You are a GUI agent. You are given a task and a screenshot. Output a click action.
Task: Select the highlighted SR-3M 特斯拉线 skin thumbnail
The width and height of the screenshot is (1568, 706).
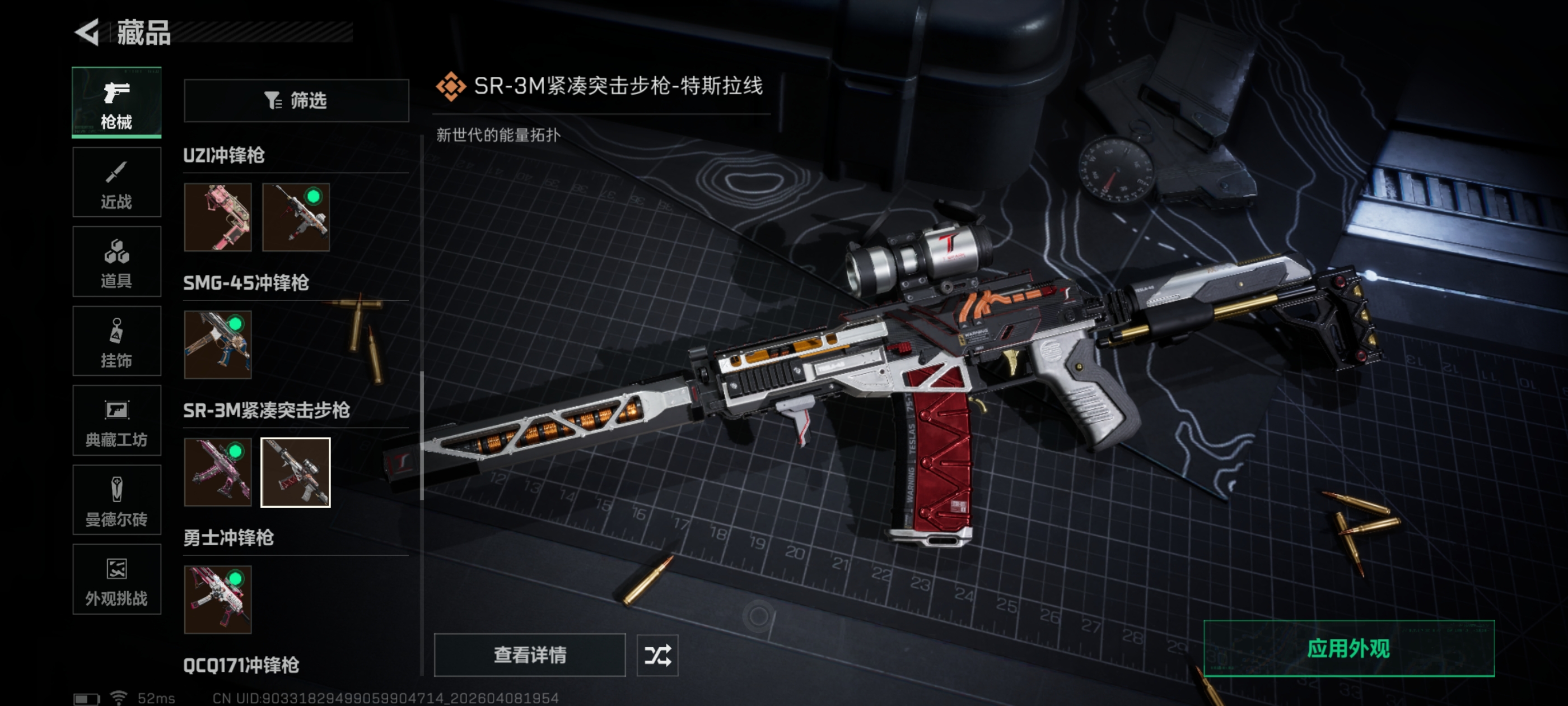pyautogui.click(x=296, y=472)
